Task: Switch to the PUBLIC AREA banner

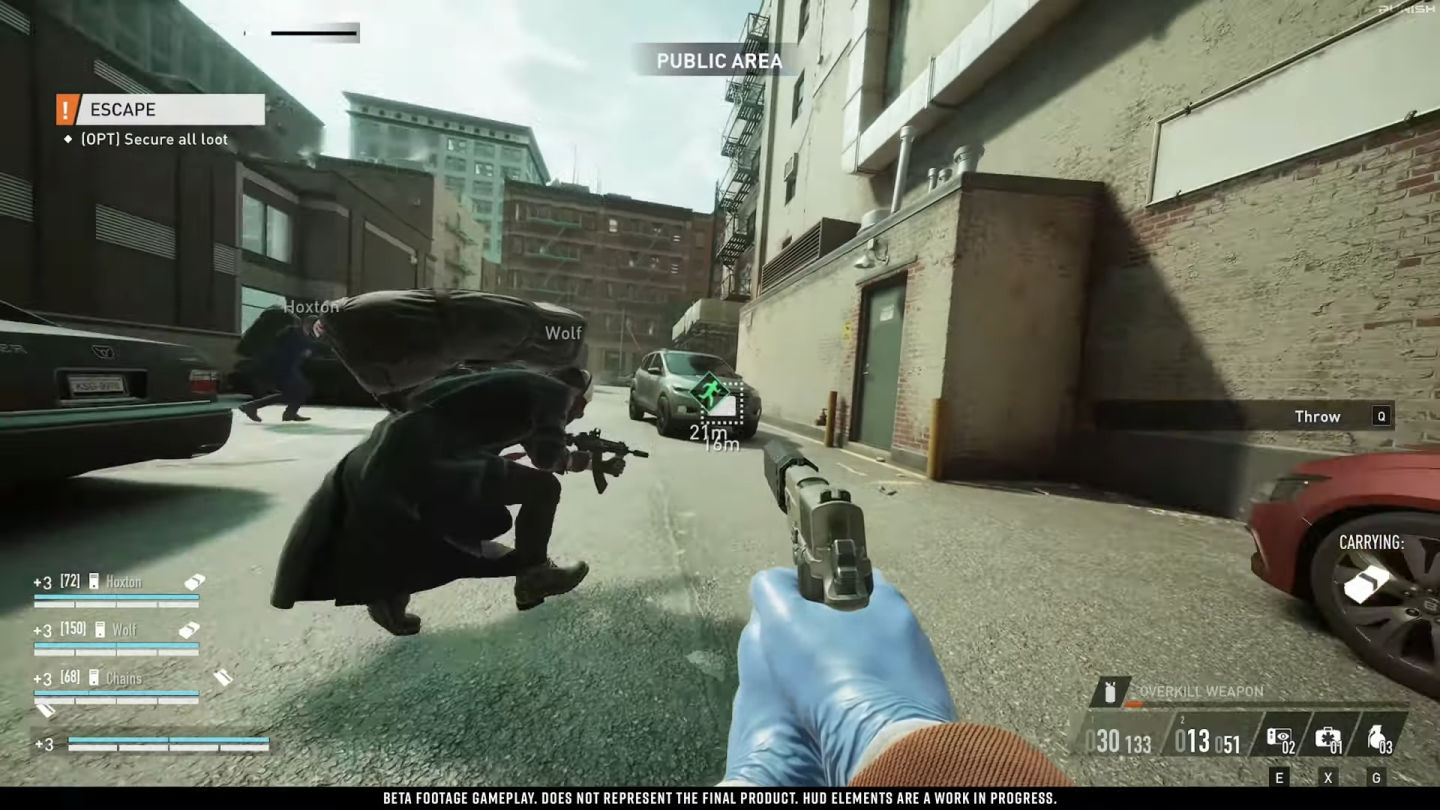Action: [x=719, y=61]
